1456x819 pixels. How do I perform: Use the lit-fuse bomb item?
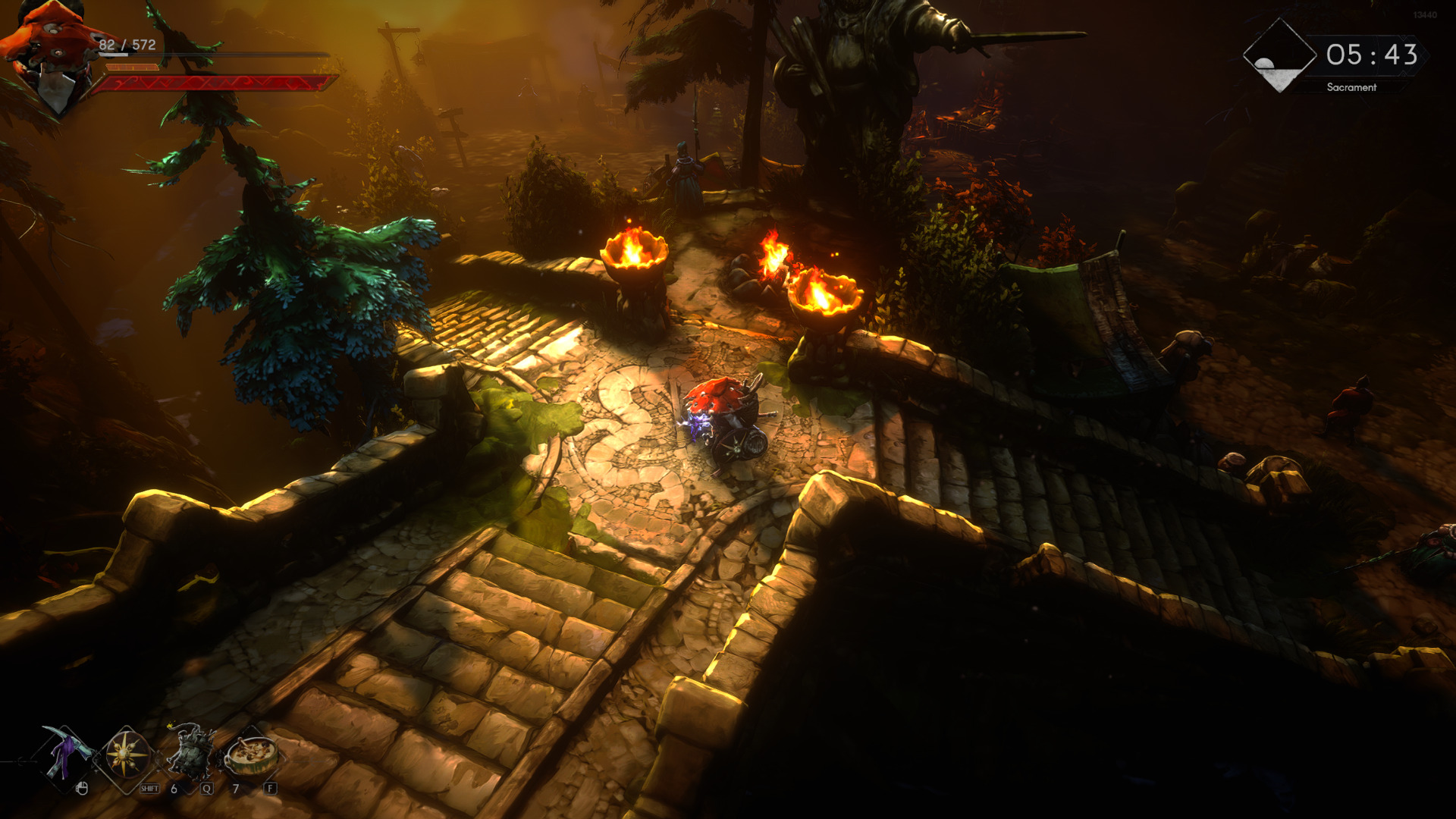tap(190, 753)
